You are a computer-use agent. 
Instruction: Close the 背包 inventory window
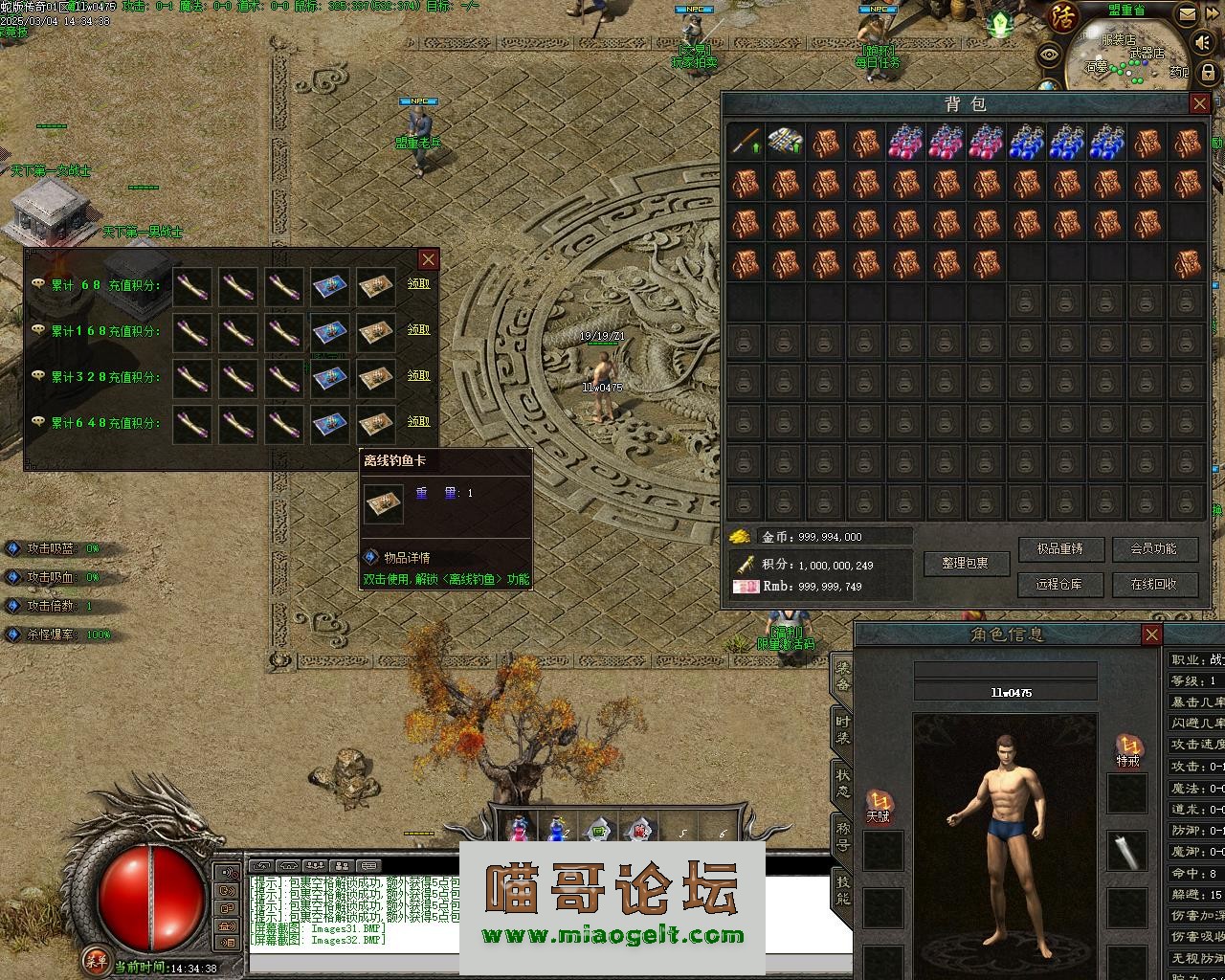tap(1199, 103)
